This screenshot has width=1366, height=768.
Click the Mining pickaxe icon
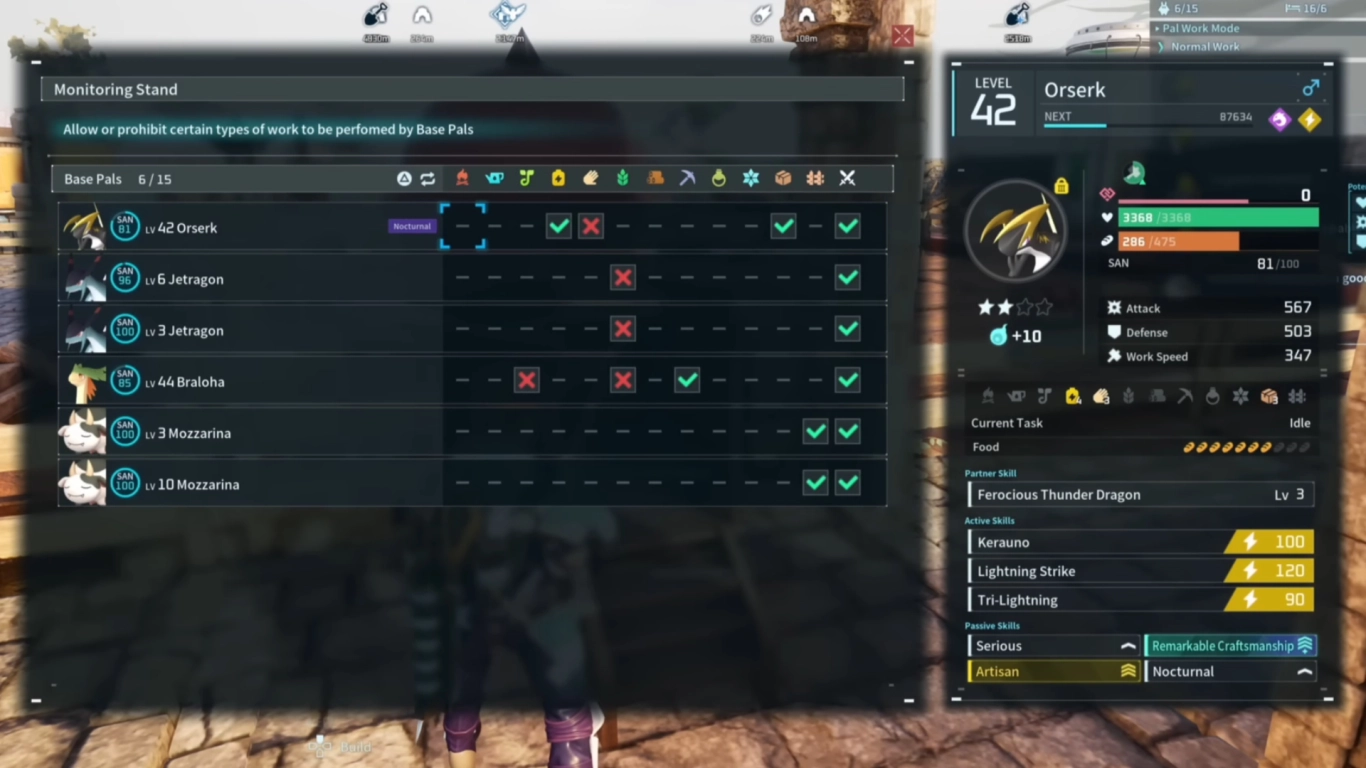(x=688, y=178)
